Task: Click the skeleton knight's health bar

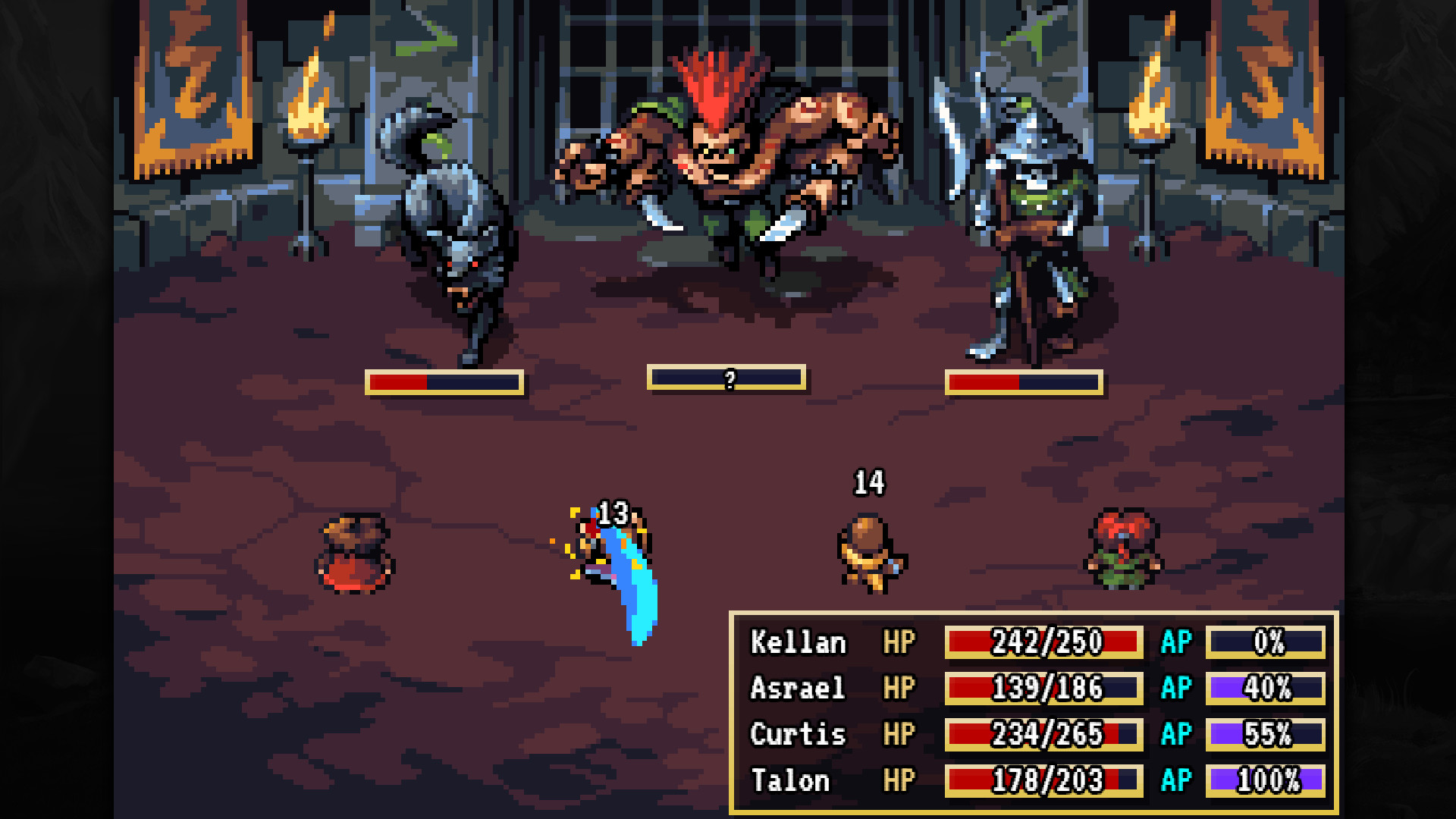Action: (x=1023, y=381)
